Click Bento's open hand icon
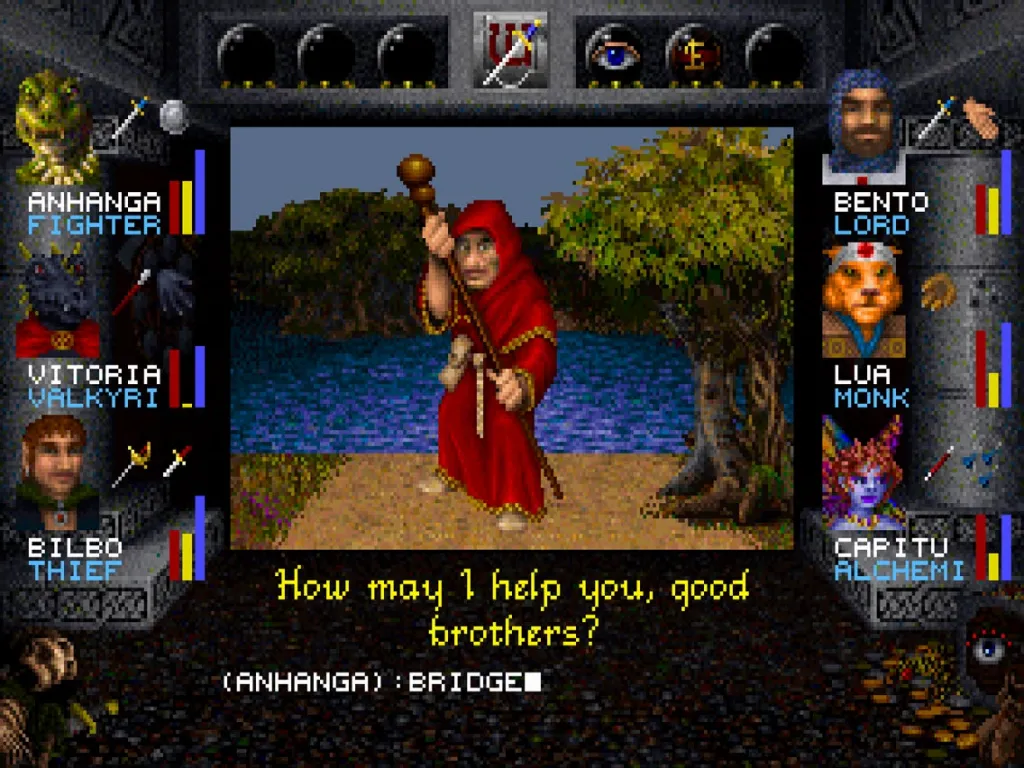 tap(980, 120)
